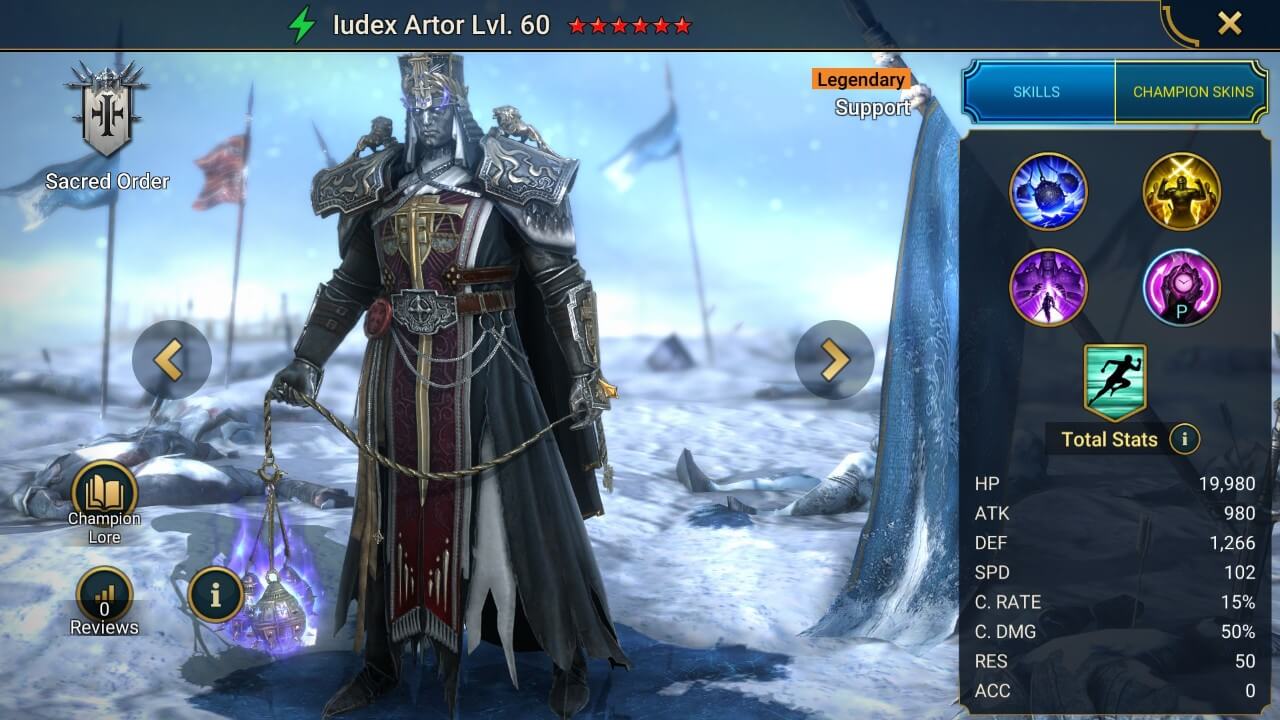Screen dimensions: 1280x720
Task: Click the Support role label
Action: click(872, 107)
